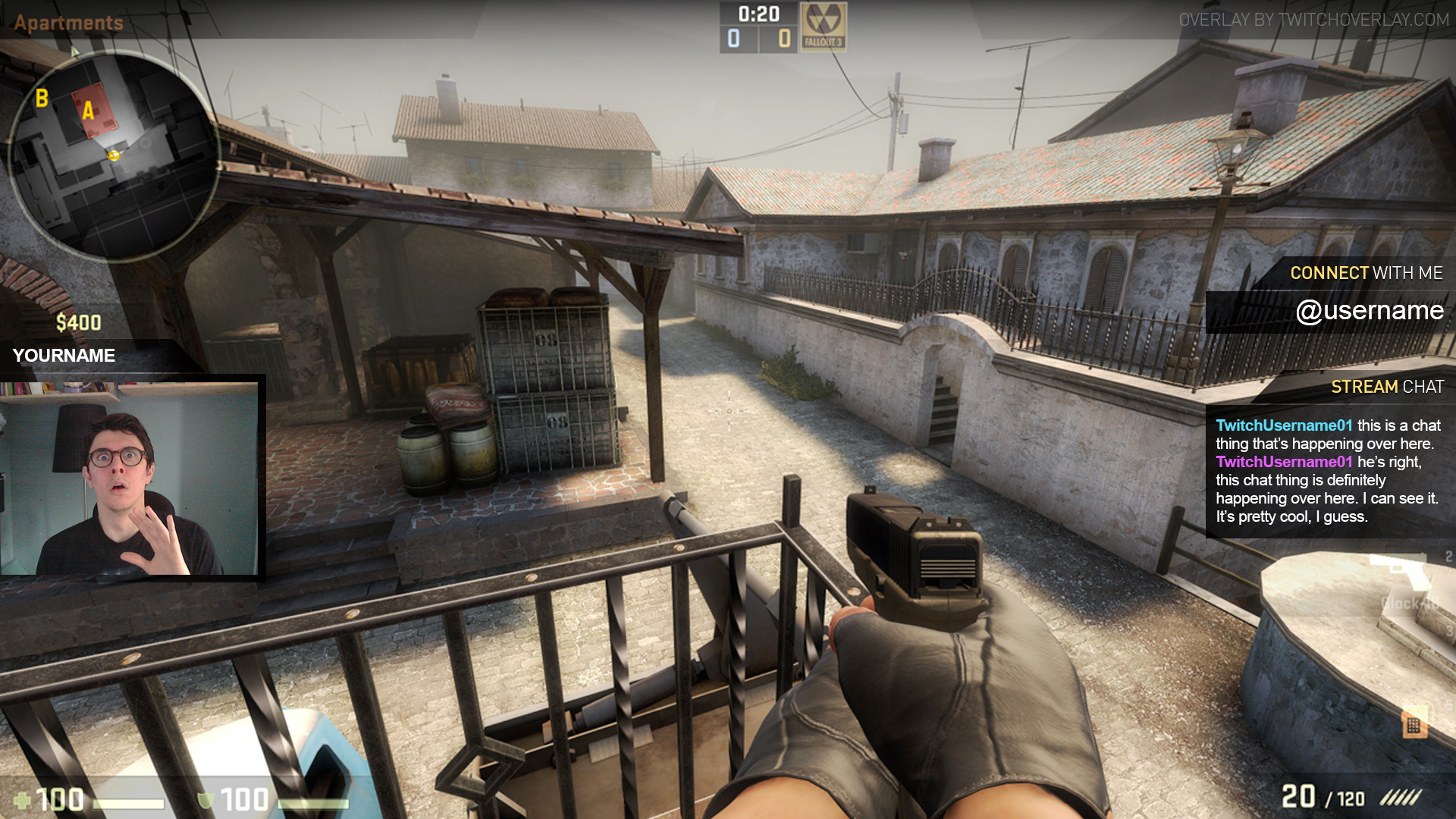Click bombsite B marker on the radar
Viewport: 1456px width, 819px height.
[x=42, y=99]
